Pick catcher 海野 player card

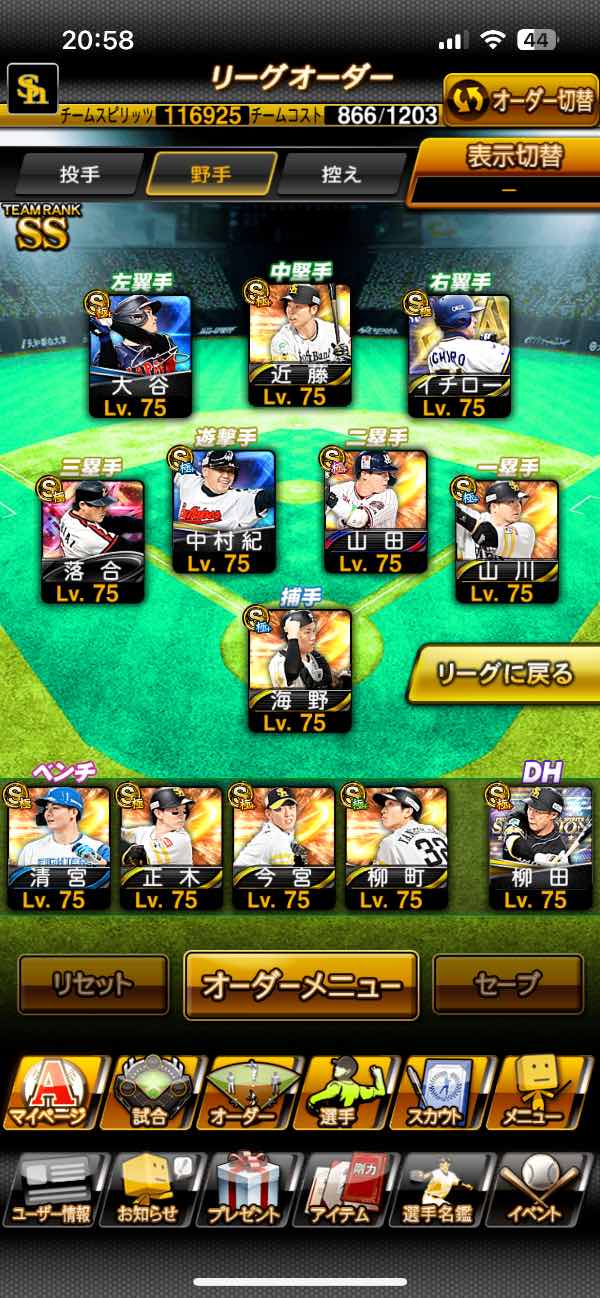[x=300, y=670]
